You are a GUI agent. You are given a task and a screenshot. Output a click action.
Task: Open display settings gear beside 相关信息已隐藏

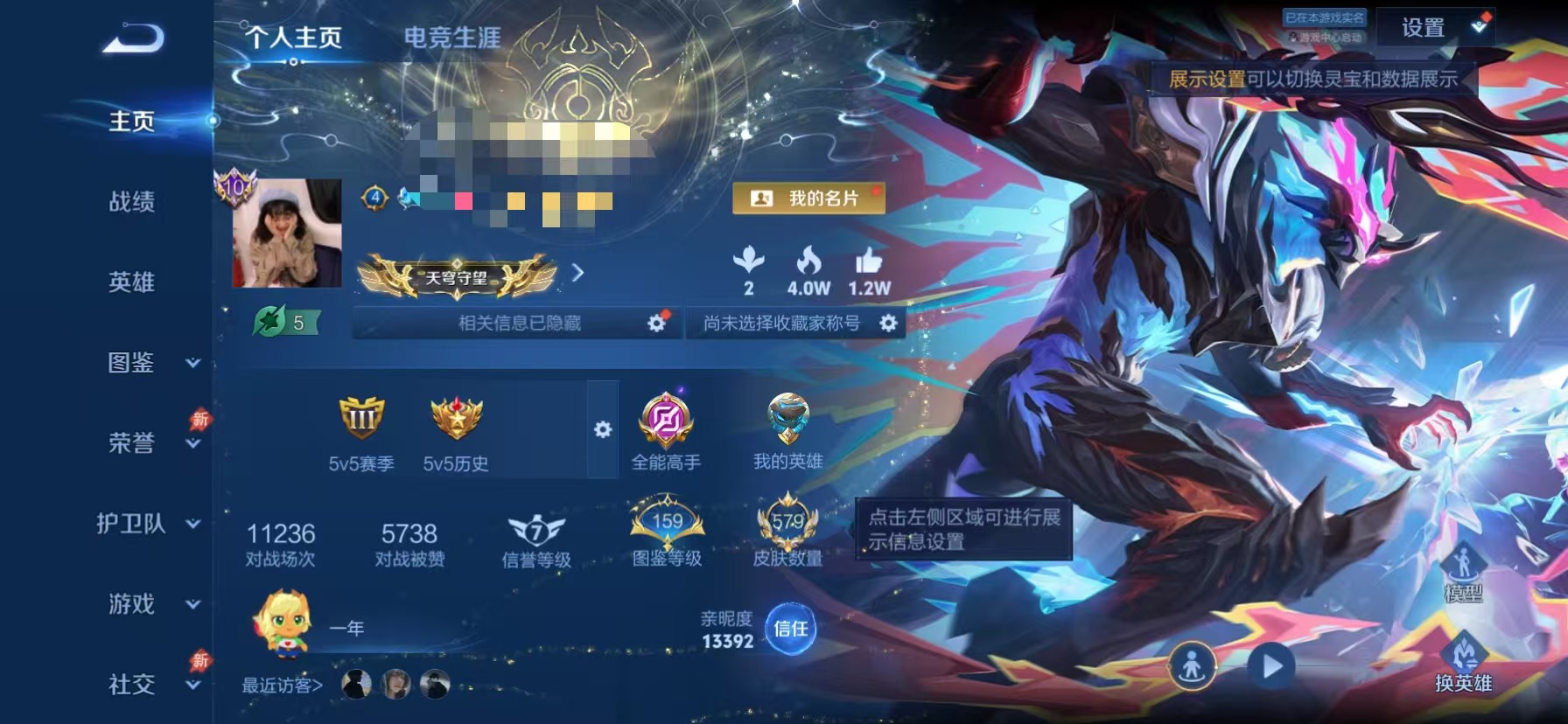click(654, 323)
